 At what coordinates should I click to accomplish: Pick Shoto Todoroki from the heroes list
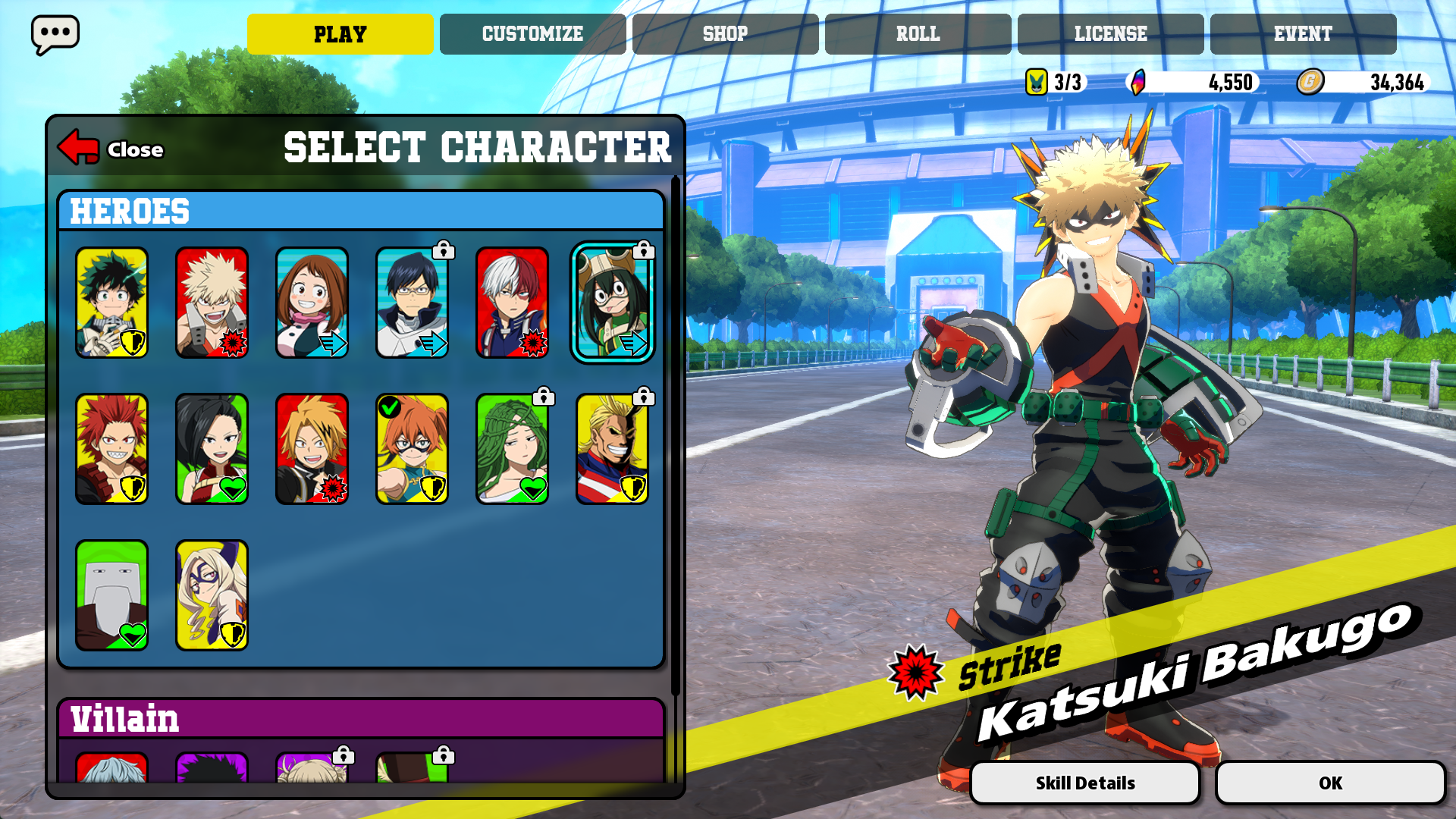click(x=512, y=303)
